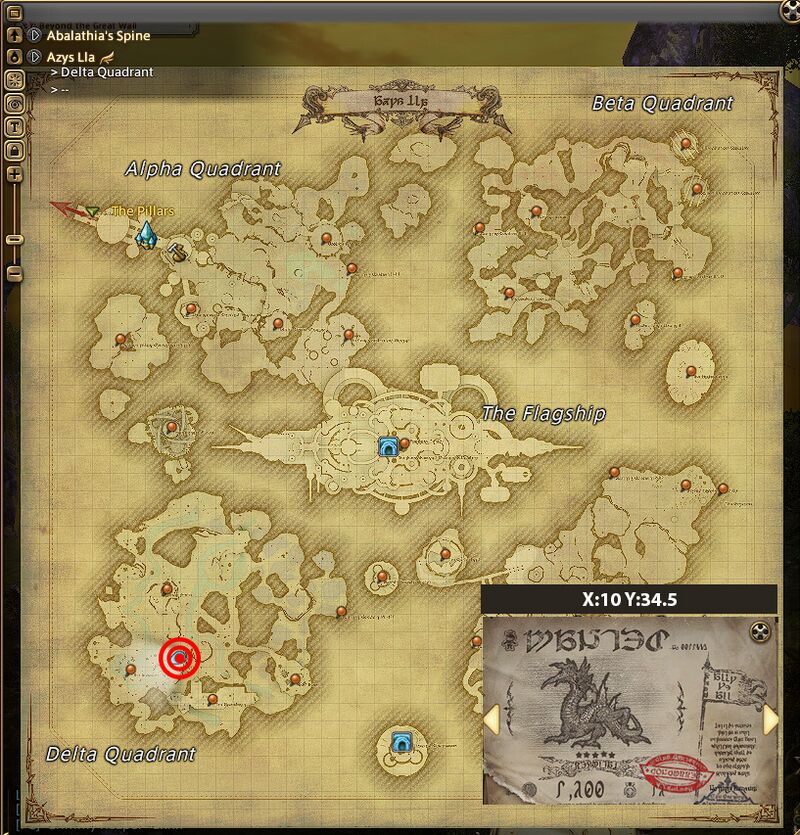The height and width of the screenshot is (835, 800).
Task: Close the map window
Action: pos(790,11)
